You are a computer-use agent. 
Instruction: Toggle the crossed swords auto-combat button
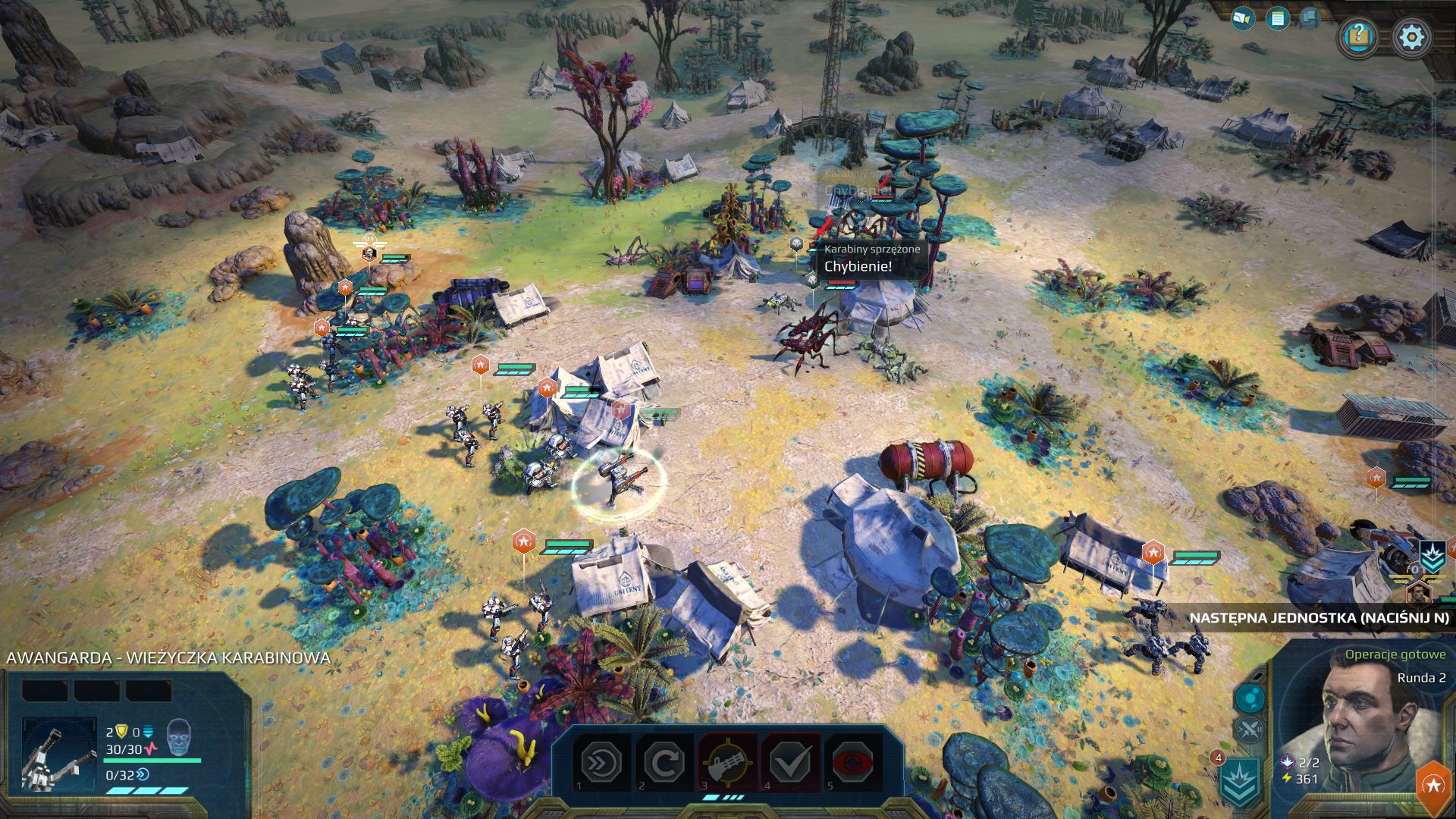click(1249, 730)
